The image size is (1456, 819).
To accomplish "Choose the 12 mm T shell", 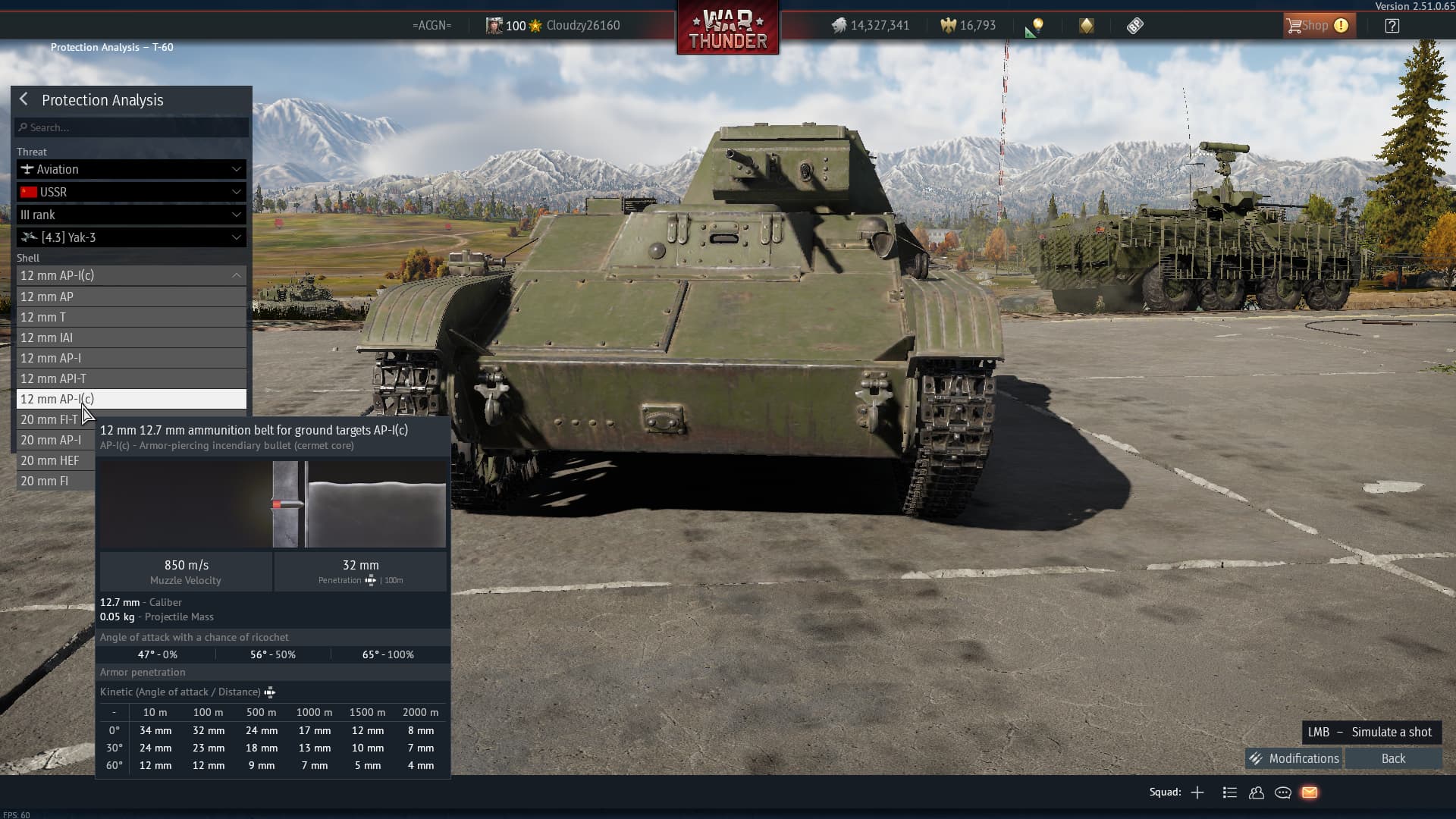I will coord(131,317).
